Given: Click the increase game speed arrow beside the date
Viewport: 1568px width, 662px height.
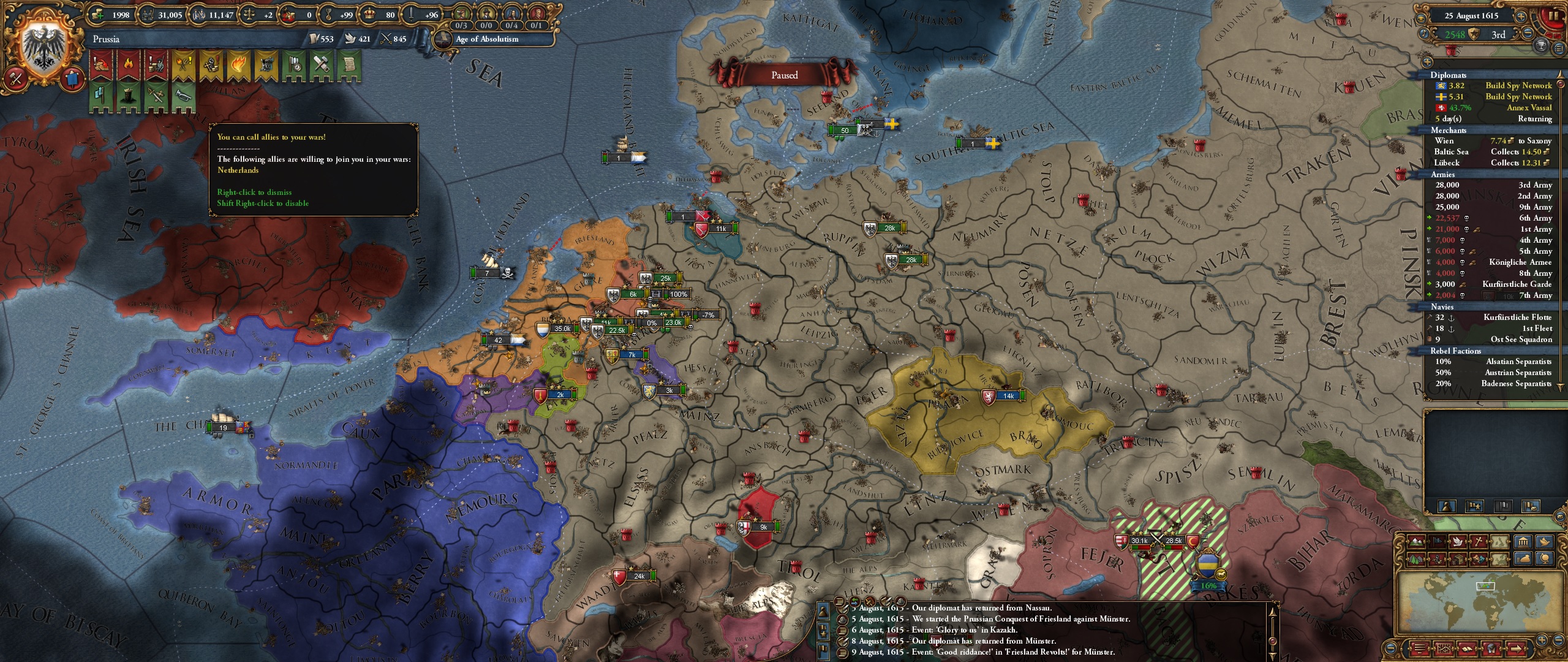Looking at the screenshot, I should coord(1522,17).
